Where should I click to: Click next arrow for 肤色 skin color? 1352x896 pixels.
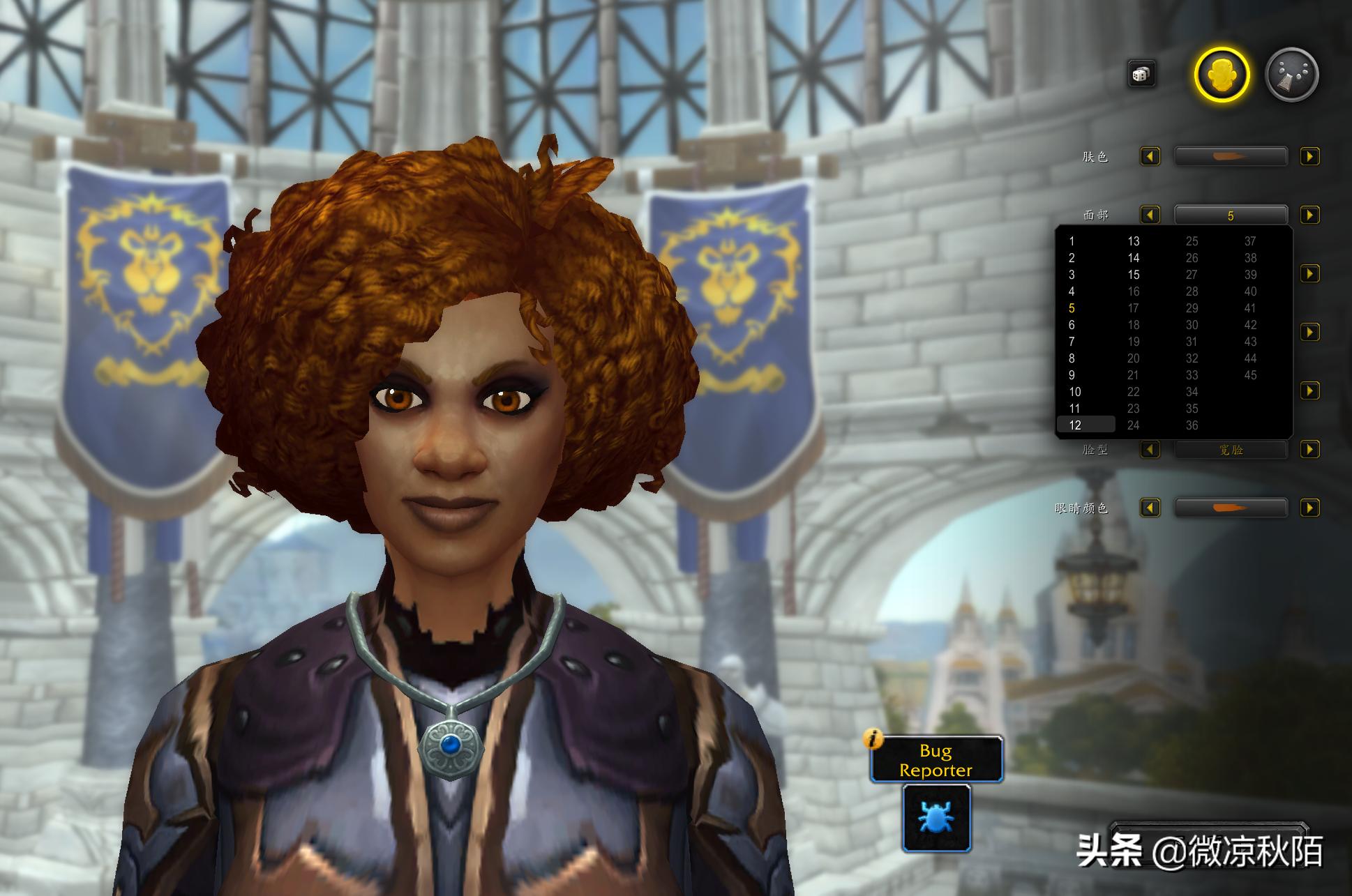[x=1310, y=156]
